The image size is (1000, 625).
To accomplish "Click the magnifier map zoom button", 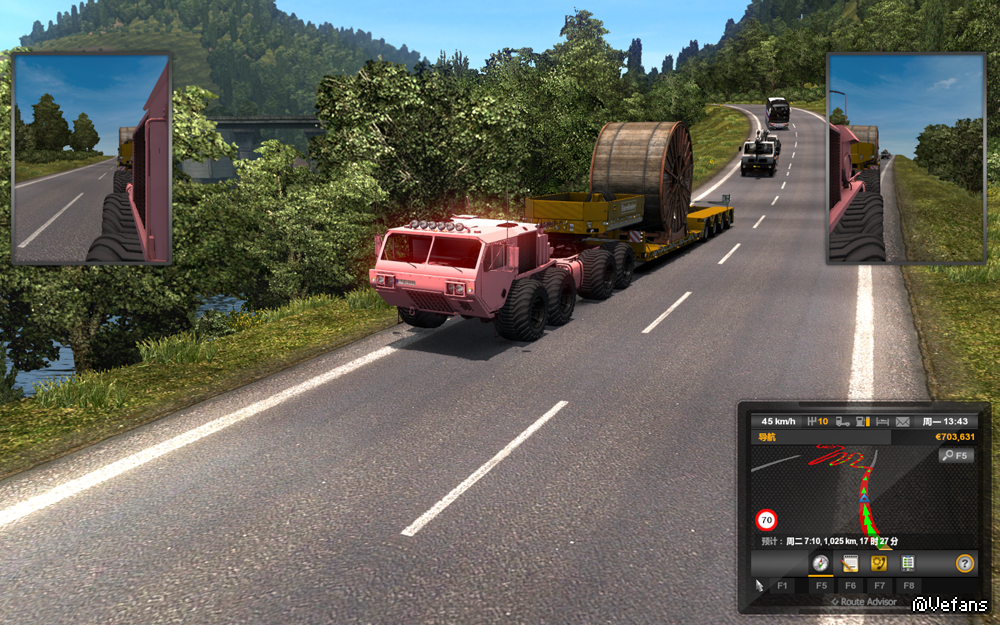I will 955,456.
